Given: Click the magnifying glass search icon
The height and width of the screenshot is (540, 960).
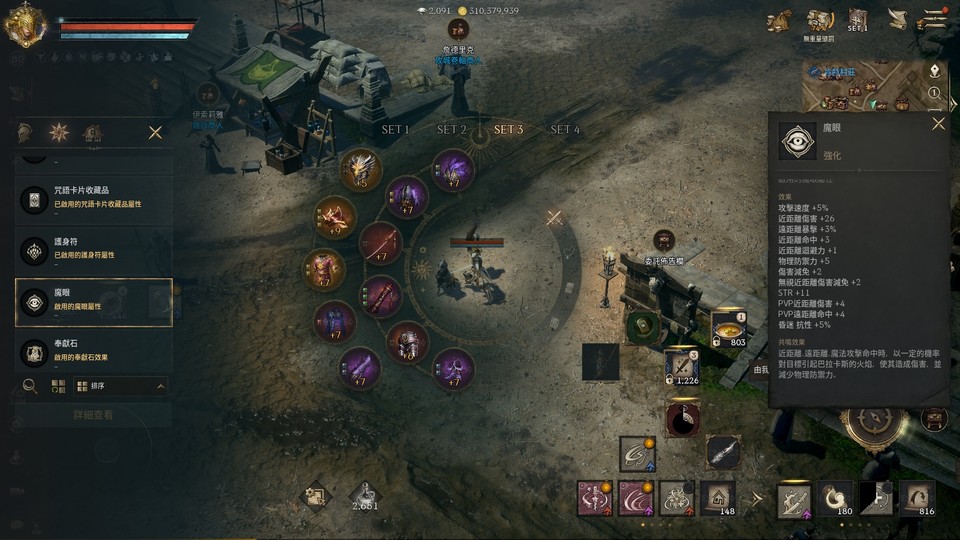Looking at the screenshot, I should point(30,386).
